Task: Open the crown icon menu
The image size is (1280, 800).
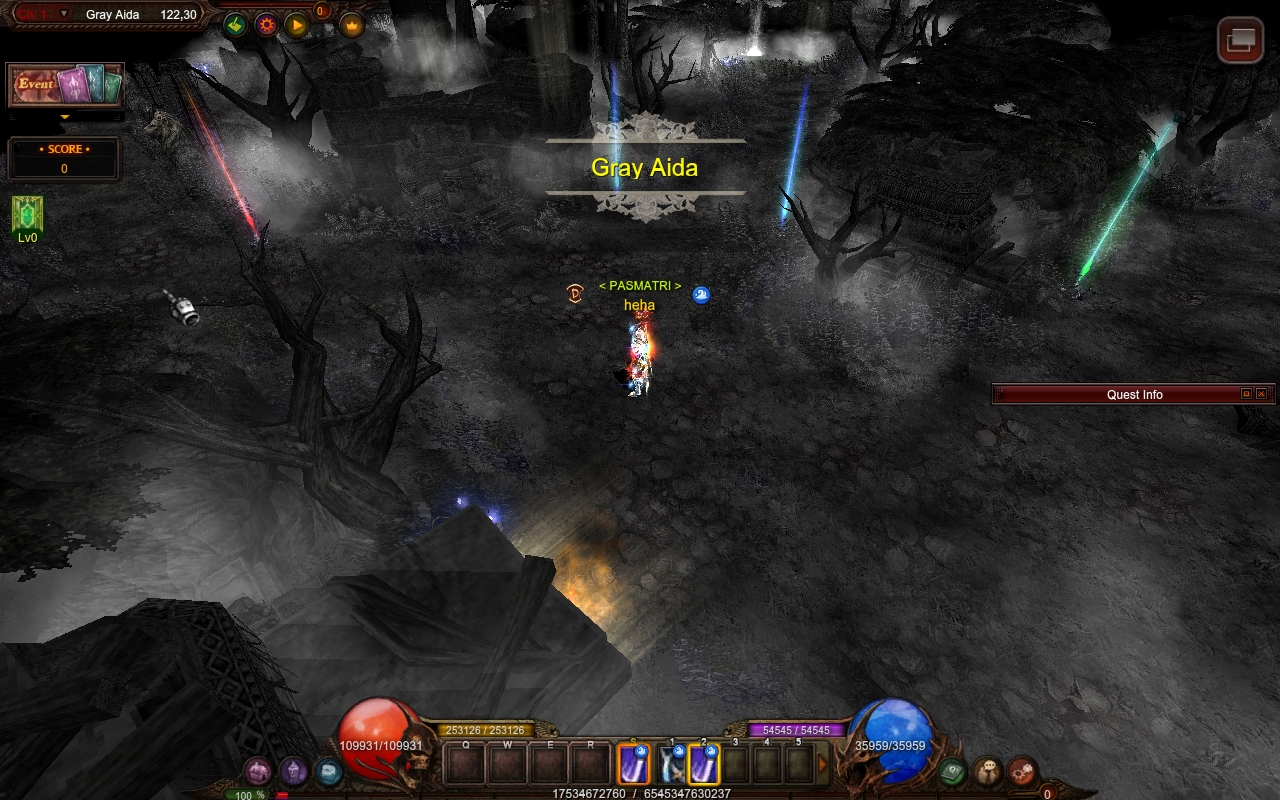Action: pyautogui.click(x=352, y=25)
